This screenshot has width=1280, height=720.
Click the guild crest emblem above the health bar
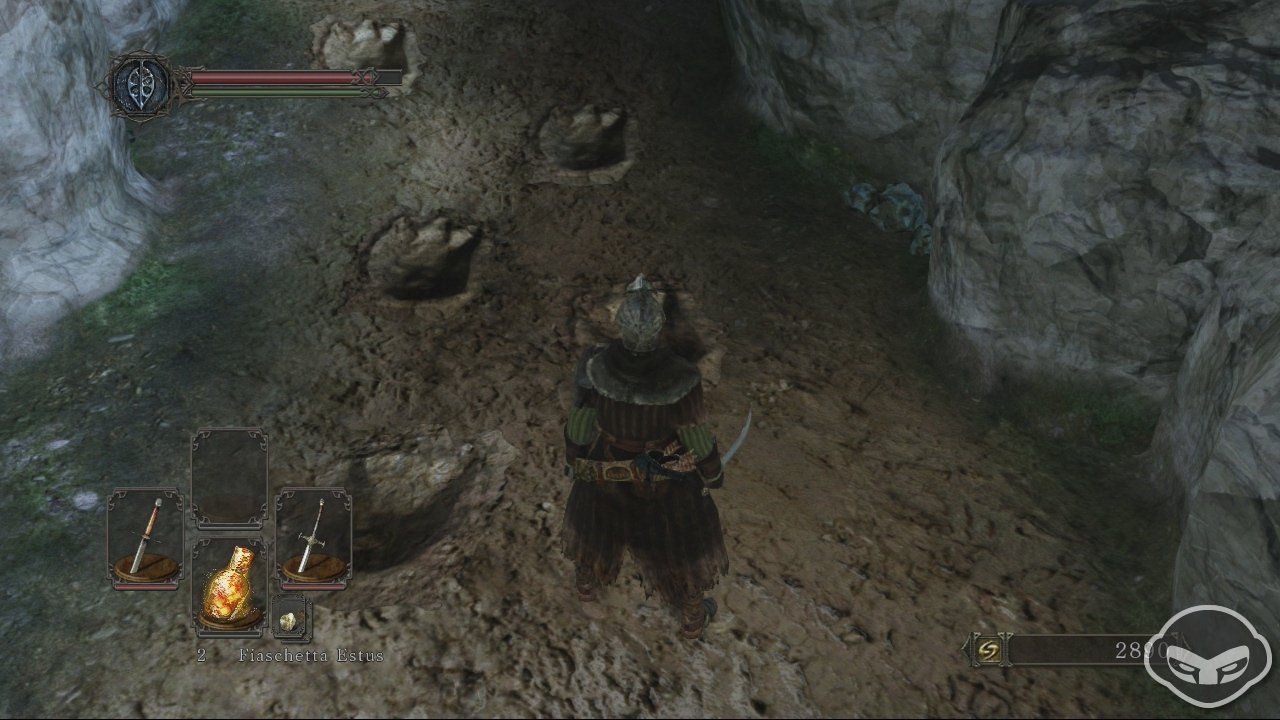coord(140,82)
